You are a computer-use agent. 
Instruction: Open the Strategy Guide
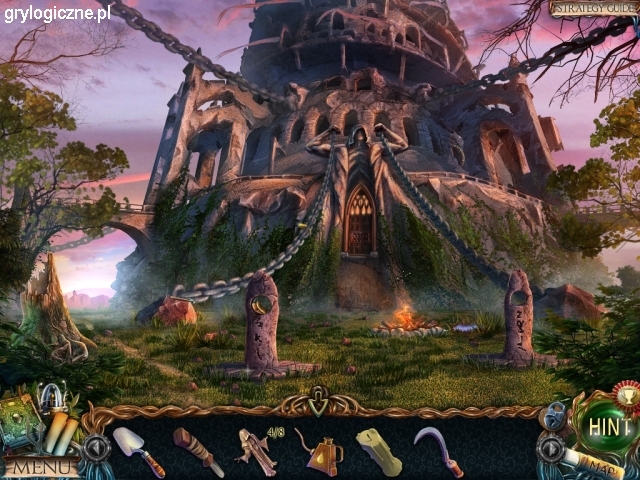tap(594, 9)
